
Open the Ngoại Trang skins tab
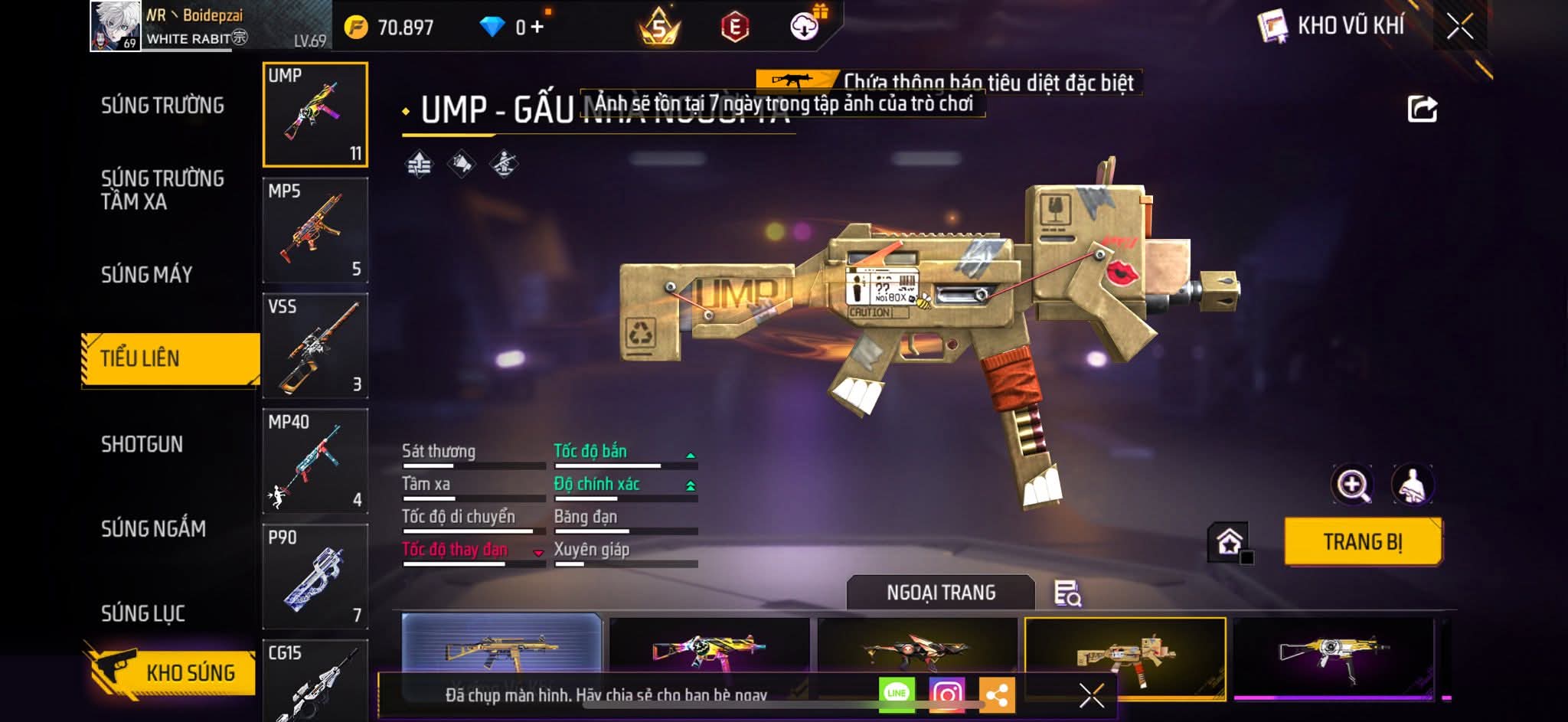(x=940, y=593)
